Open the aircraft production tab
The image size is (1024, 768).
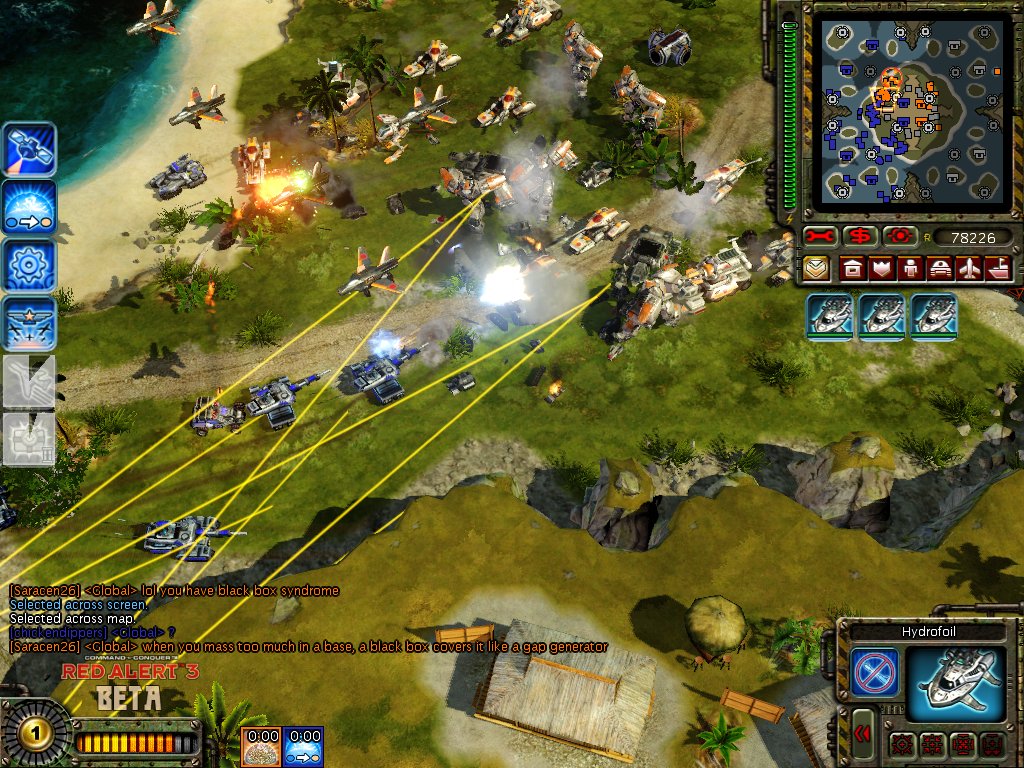tap(970, 268)
